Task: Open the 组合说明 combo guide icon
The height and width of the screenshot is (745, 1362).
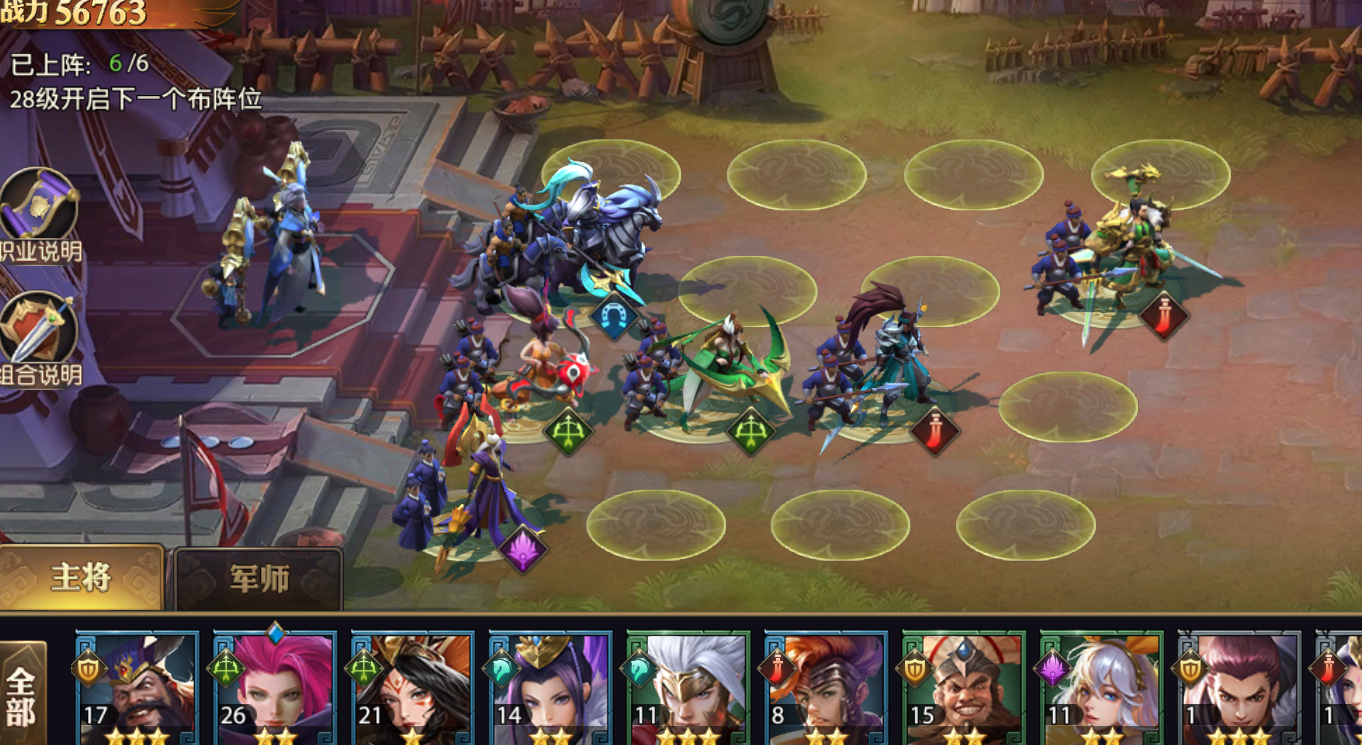Action: click(x=40, y=332)
